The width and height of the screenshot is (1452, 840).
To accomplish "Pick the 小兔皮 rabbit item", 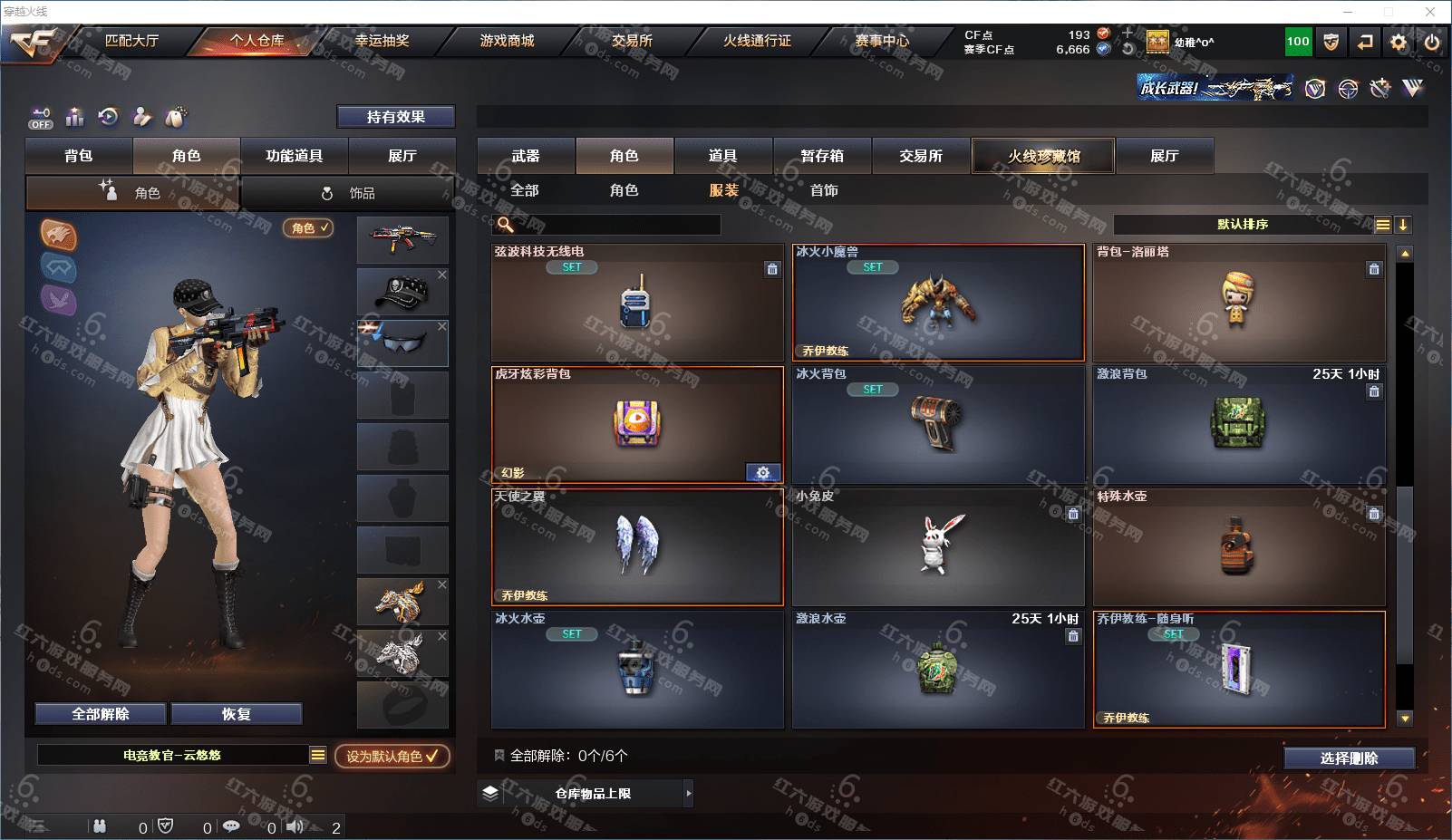I will pyautogui.click(x=938, y=546).
